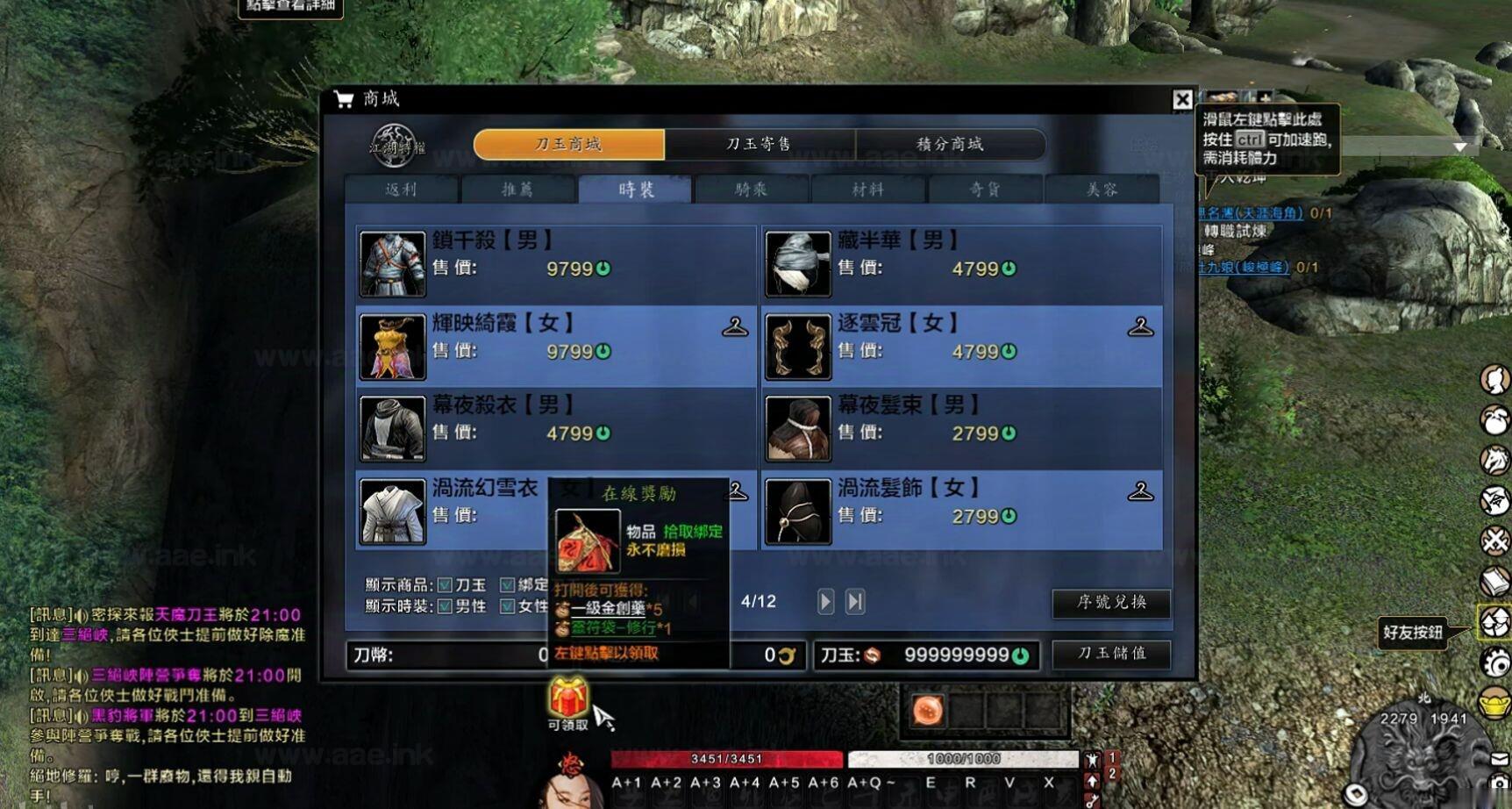The height and width of the screenshot is (809, 1512).
Task: Click the 序號兌換 button
Action: (x=1111, y=605)
